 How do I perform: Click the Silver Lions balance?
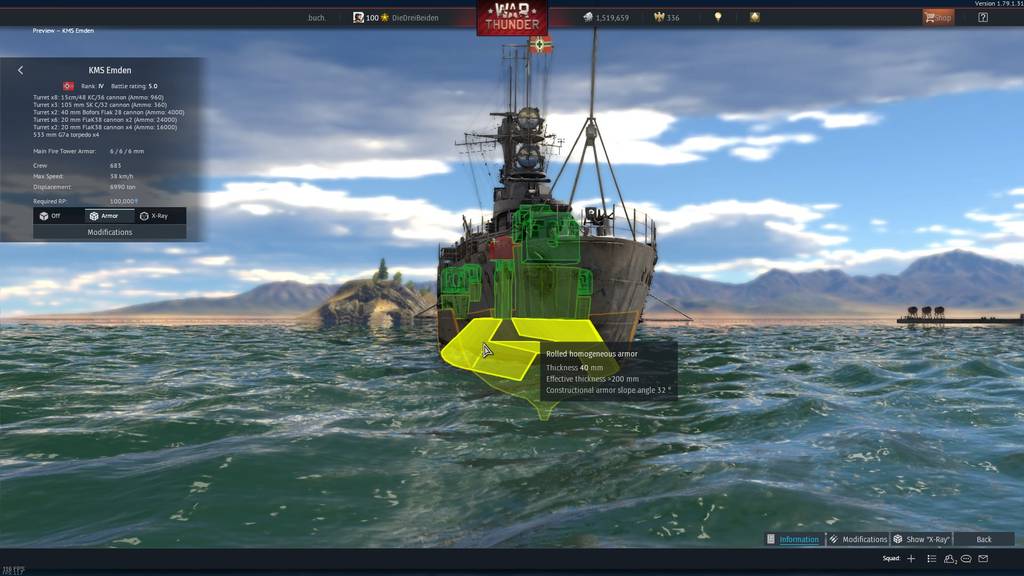pyautogui.click(x=605, y=18)
